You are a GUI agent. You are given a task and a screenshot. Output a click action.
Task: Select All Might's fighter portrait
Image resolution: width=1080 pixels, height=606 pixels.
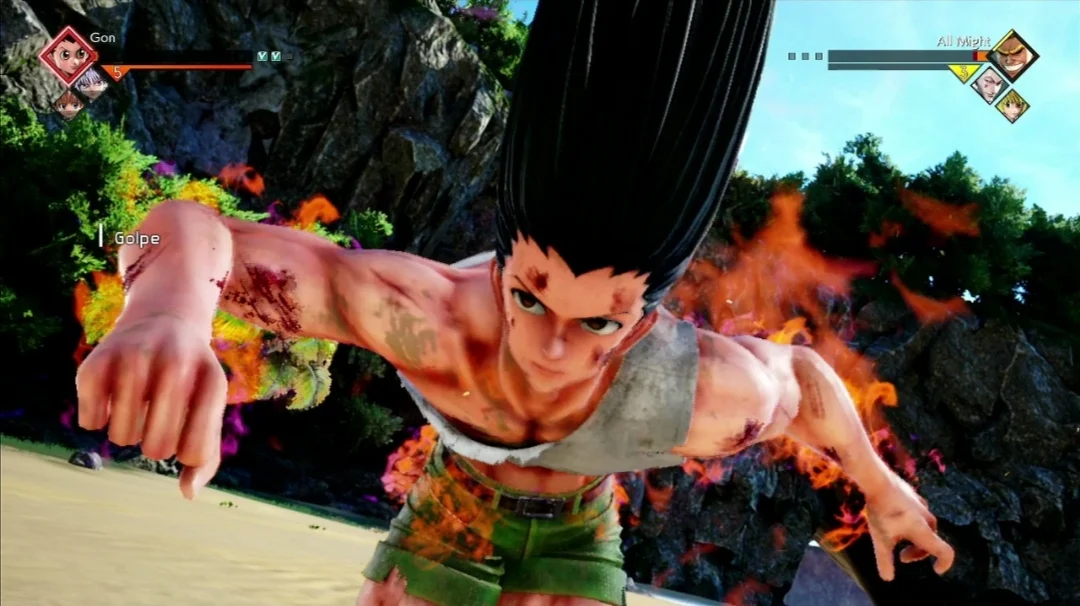click(1012, 55)
